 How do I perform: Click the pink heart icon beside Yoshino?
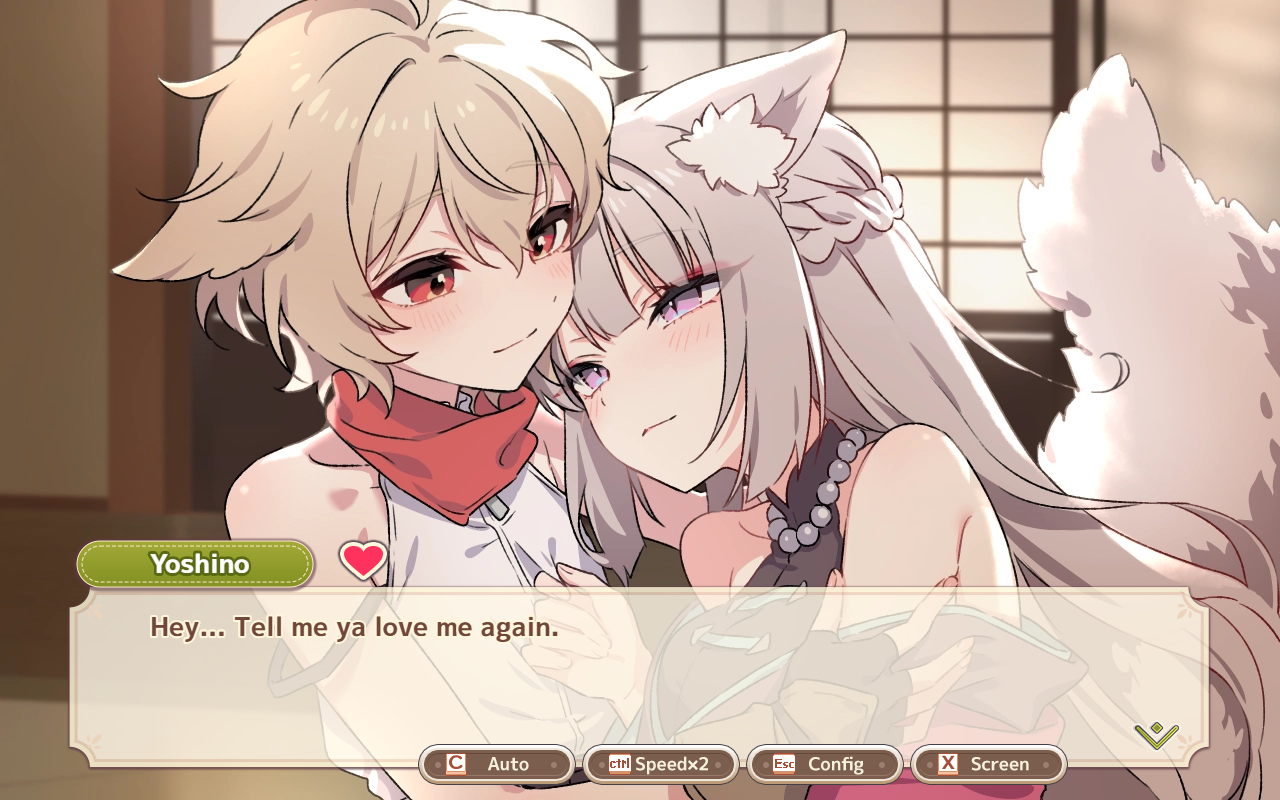click(363, 560)
